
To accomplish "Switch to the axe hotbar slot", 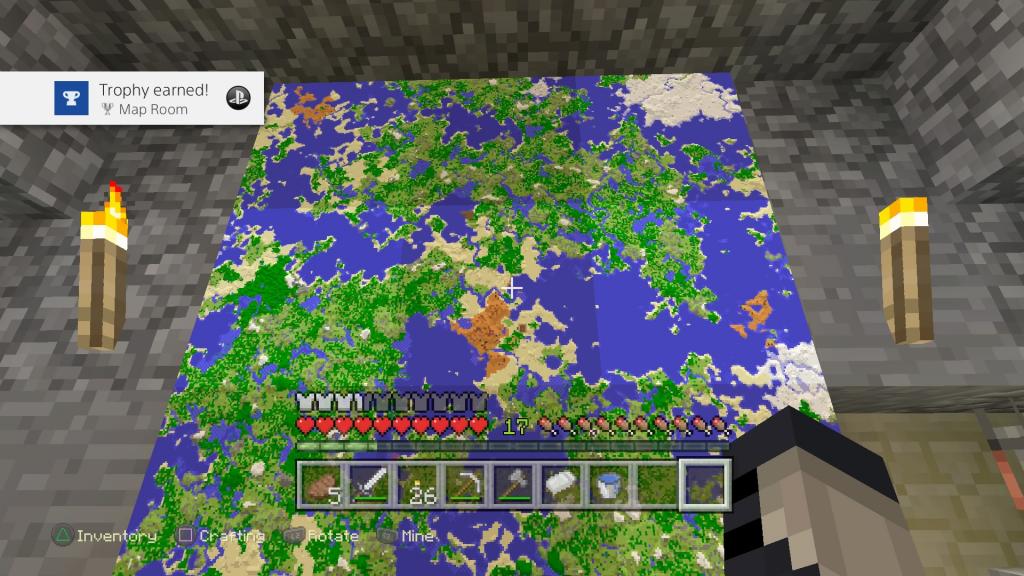I will tap(513, 484).
